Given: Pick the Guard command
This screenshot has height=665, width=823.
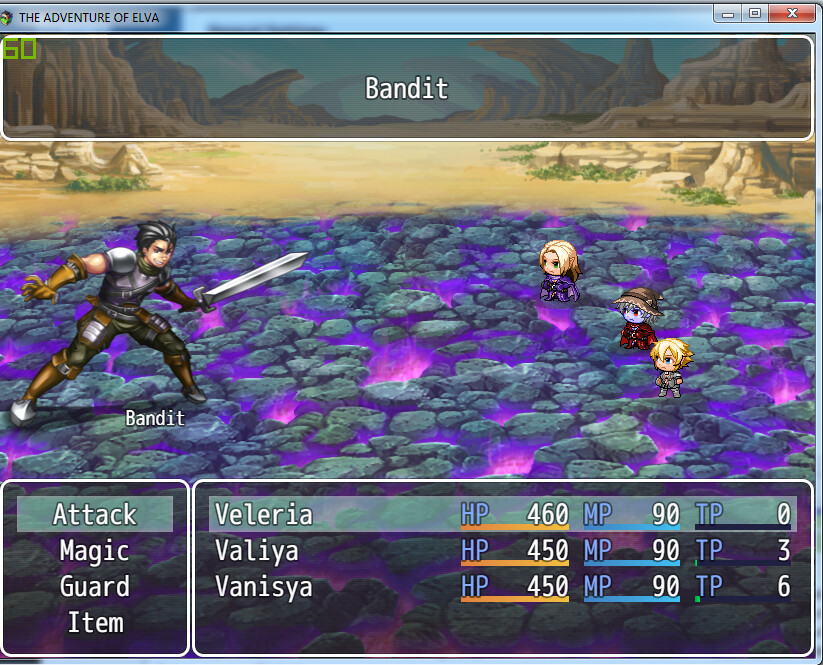Looking at the screenshot, I should click(x=95, y=587).
